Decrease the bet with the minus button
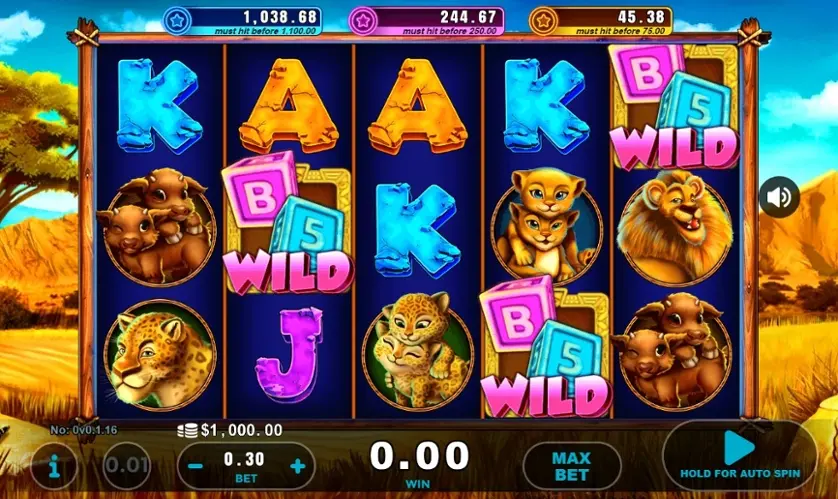 click(x=197, y=466)
